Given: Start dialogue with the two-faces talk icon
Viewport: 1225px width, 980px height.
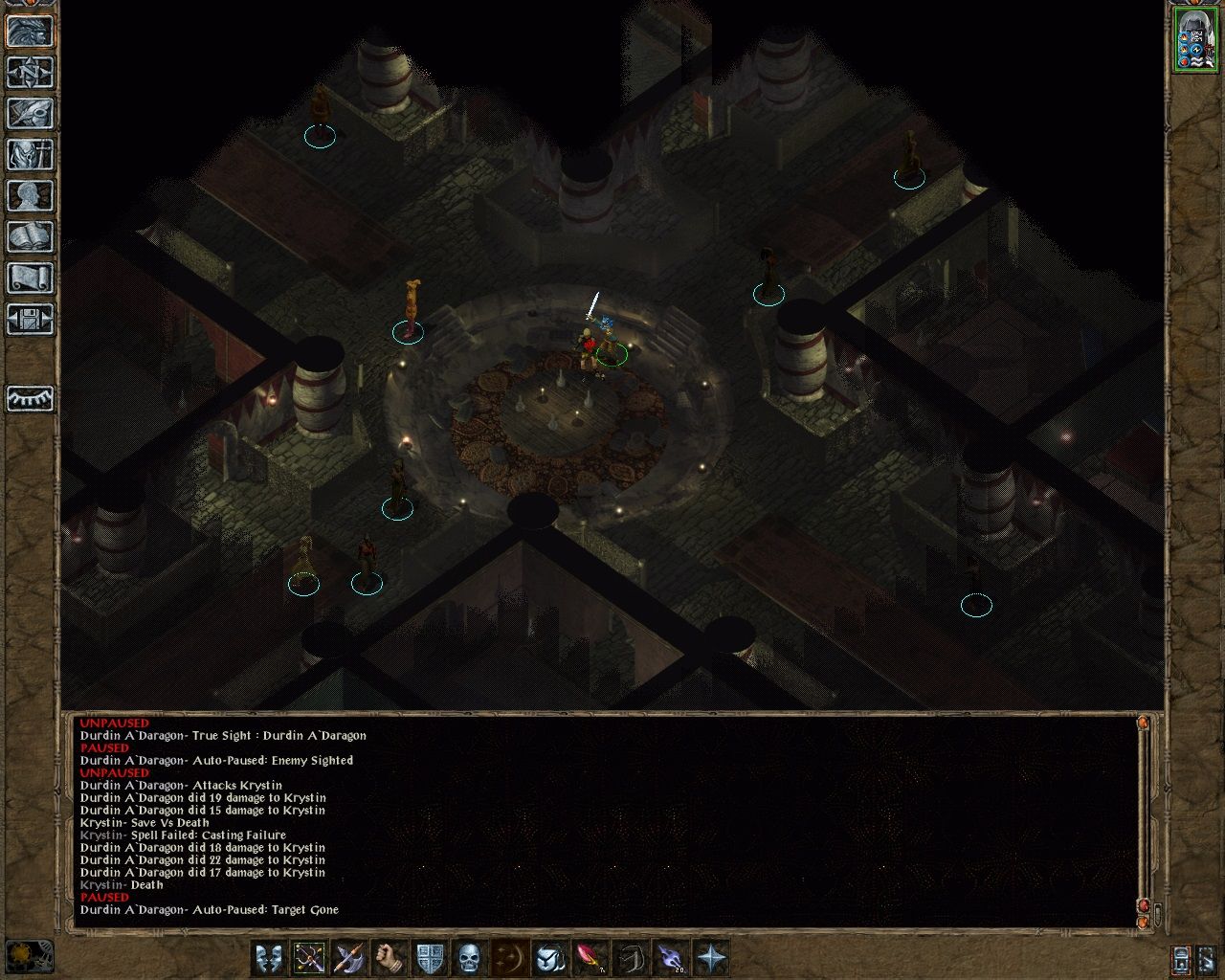Looking at the screenshot, I should tap(269, 958).
